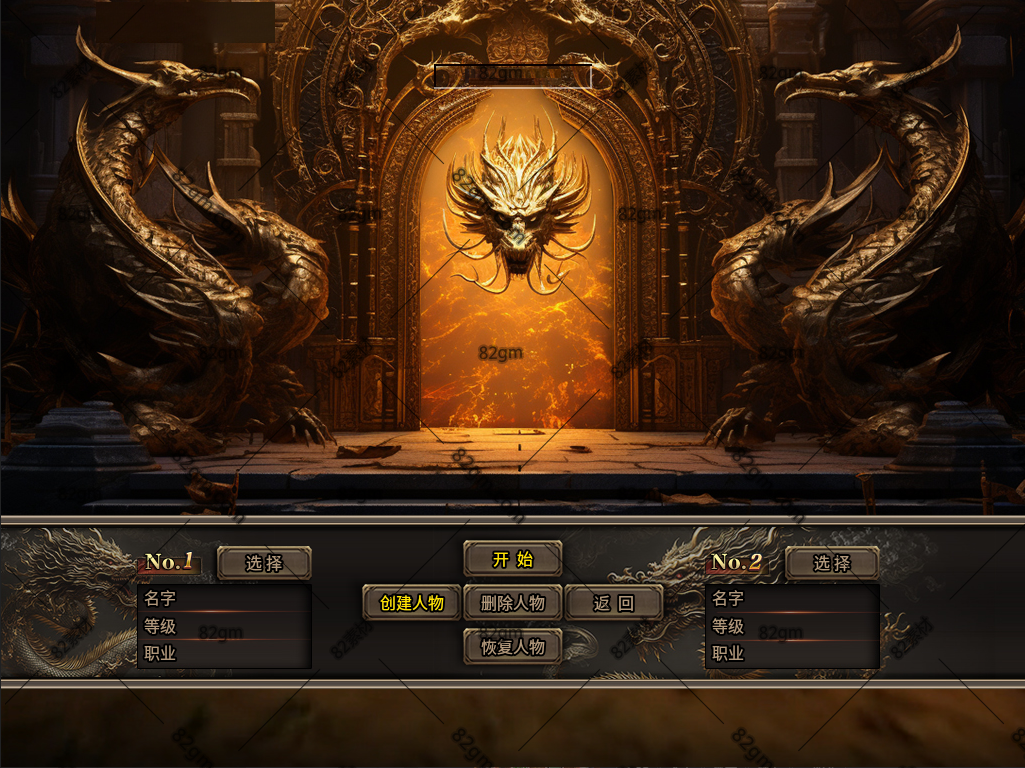Select the 删除人物 delete character button
Screen dimensions: 1025x768
[x=512, y=603]
